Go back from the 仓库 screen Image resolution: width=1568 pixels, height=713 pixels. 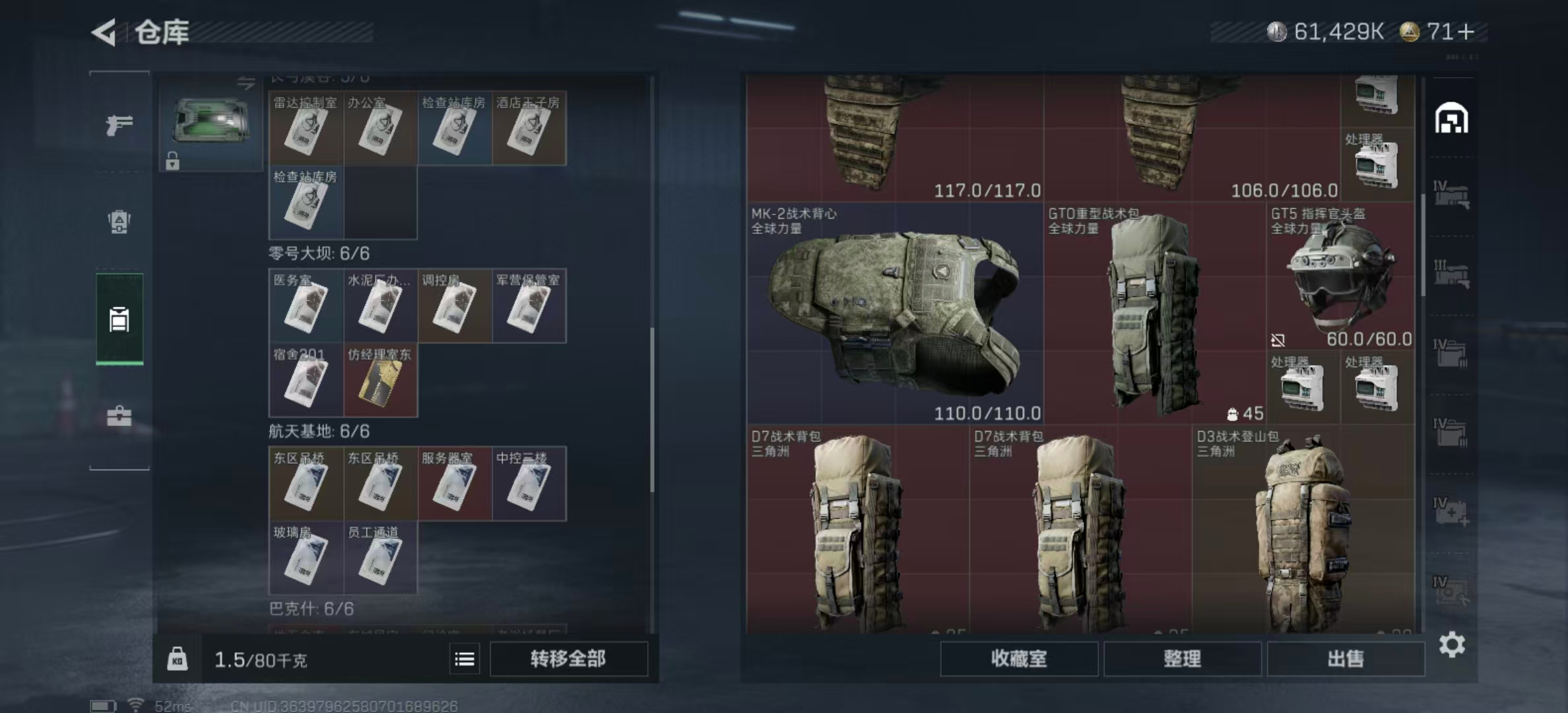[x=104, y=32]
